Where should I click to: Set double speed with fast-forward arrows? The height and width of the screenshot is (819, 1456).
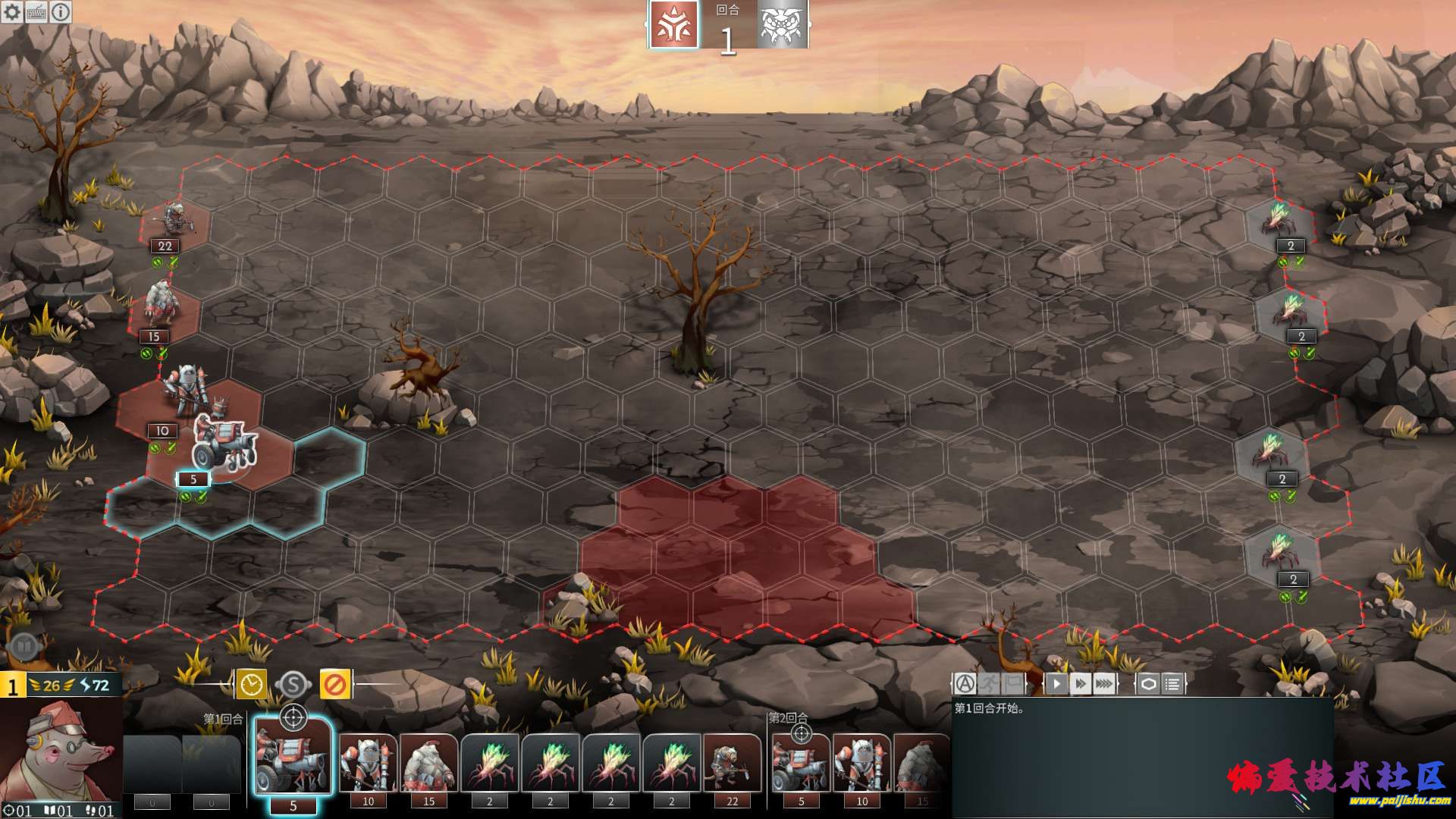1081,684
